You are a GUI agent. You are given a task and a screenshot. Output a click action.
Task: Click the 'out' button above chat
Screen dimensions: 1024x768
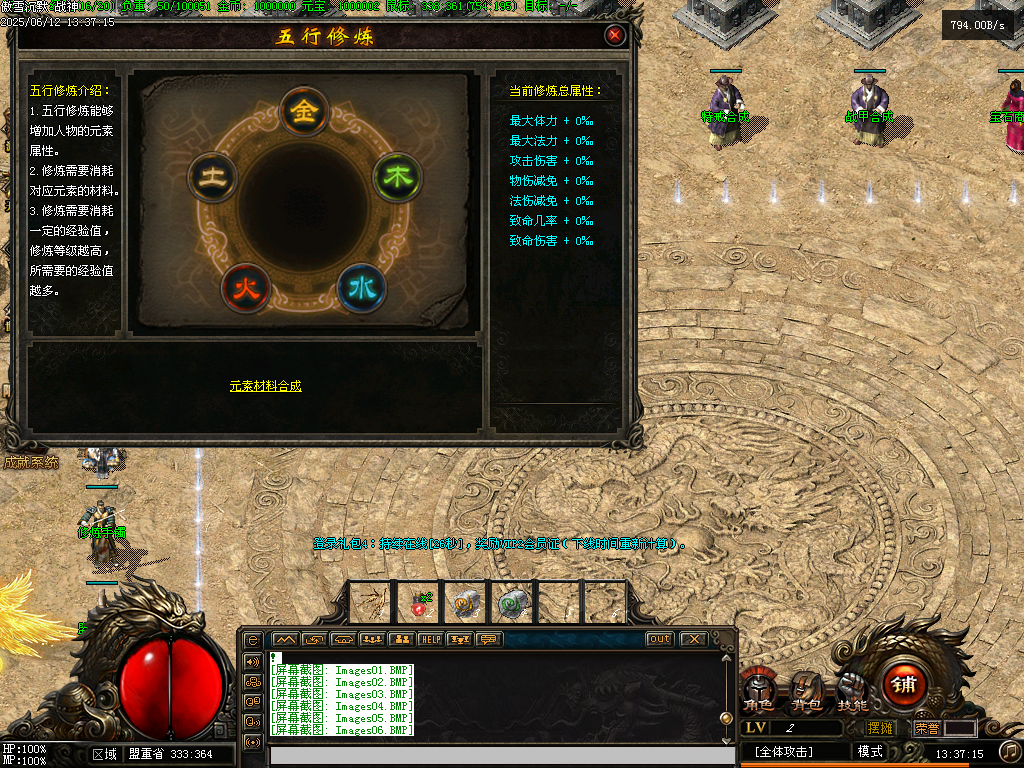click(x=659, y=639)
